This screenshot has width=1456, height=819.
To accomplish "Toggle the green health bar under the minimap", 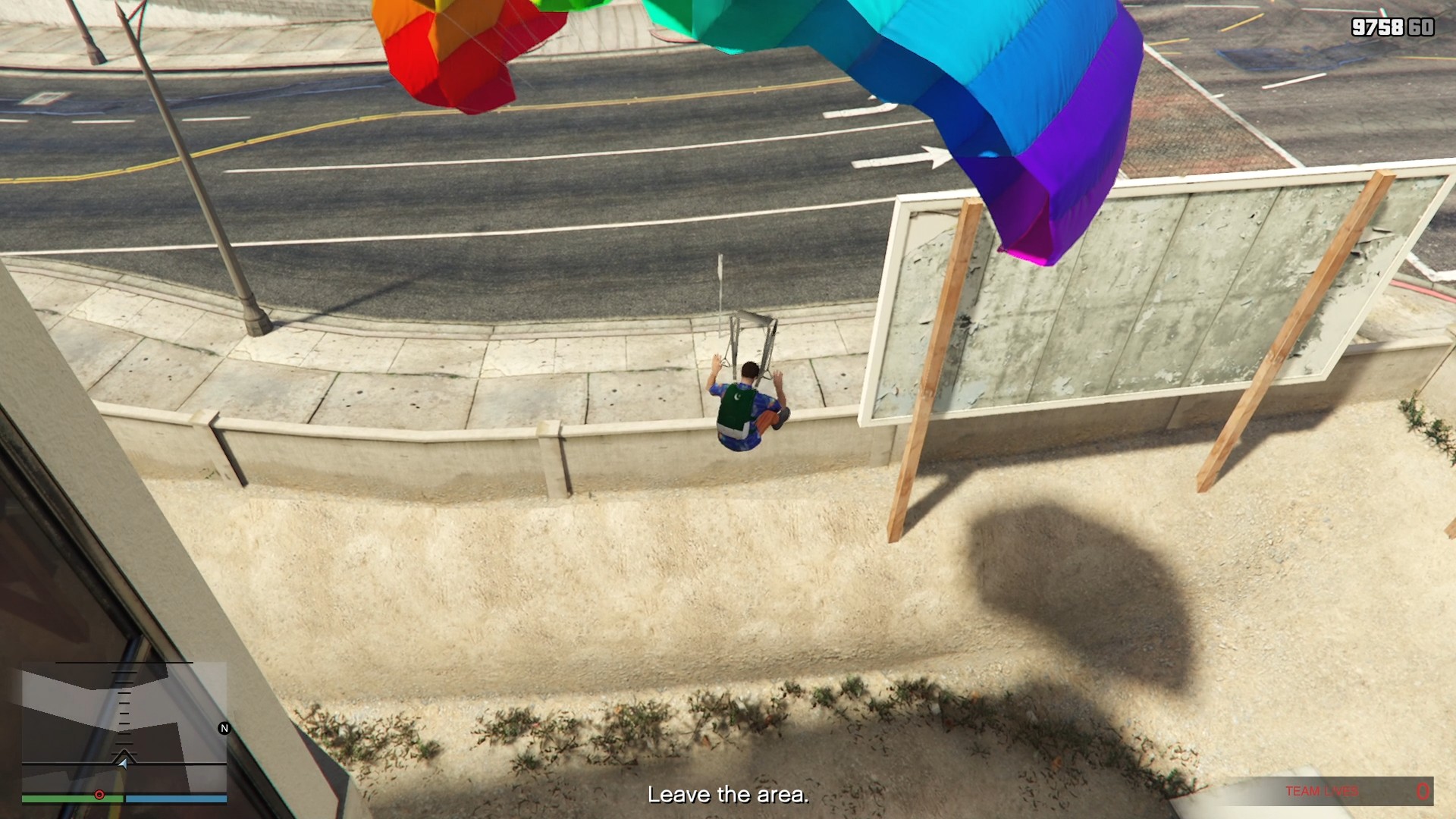I will coord(71,799).
